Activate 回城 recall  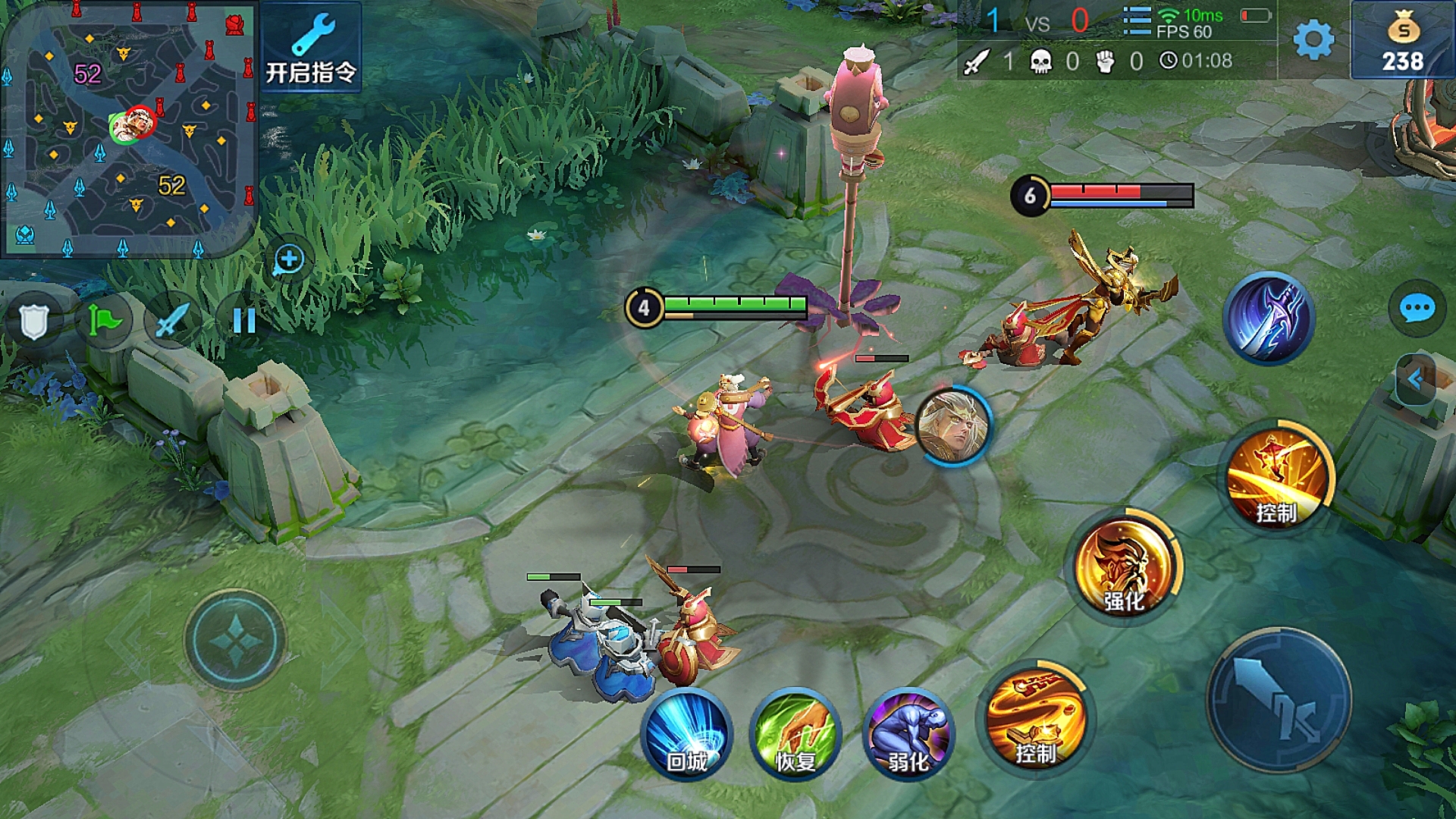pyautogui.click(x=687, y=734)
